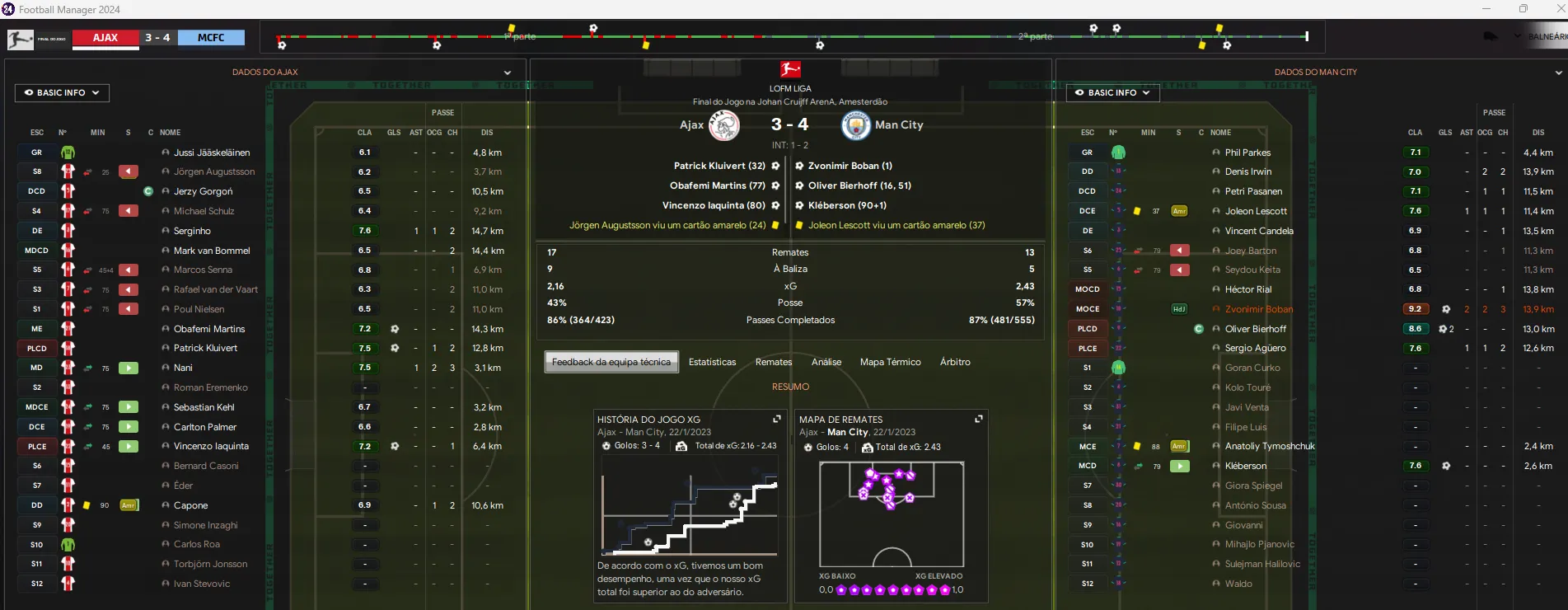This screenshot has height=610, width=1568.
Task: Switch to the Estatísticas tab
Action: point(712,362)
